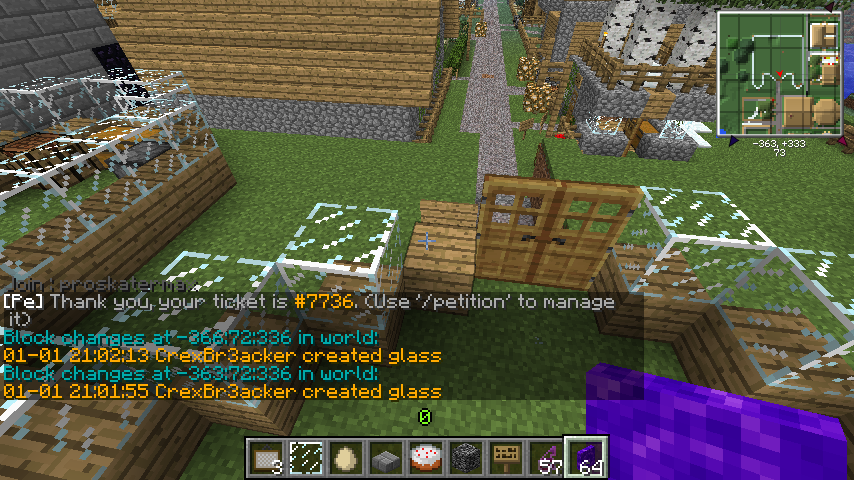Viewport: 854px width, 480px height.
Task: Select the wooden sign hotbar slot
Action: (506, 459)
